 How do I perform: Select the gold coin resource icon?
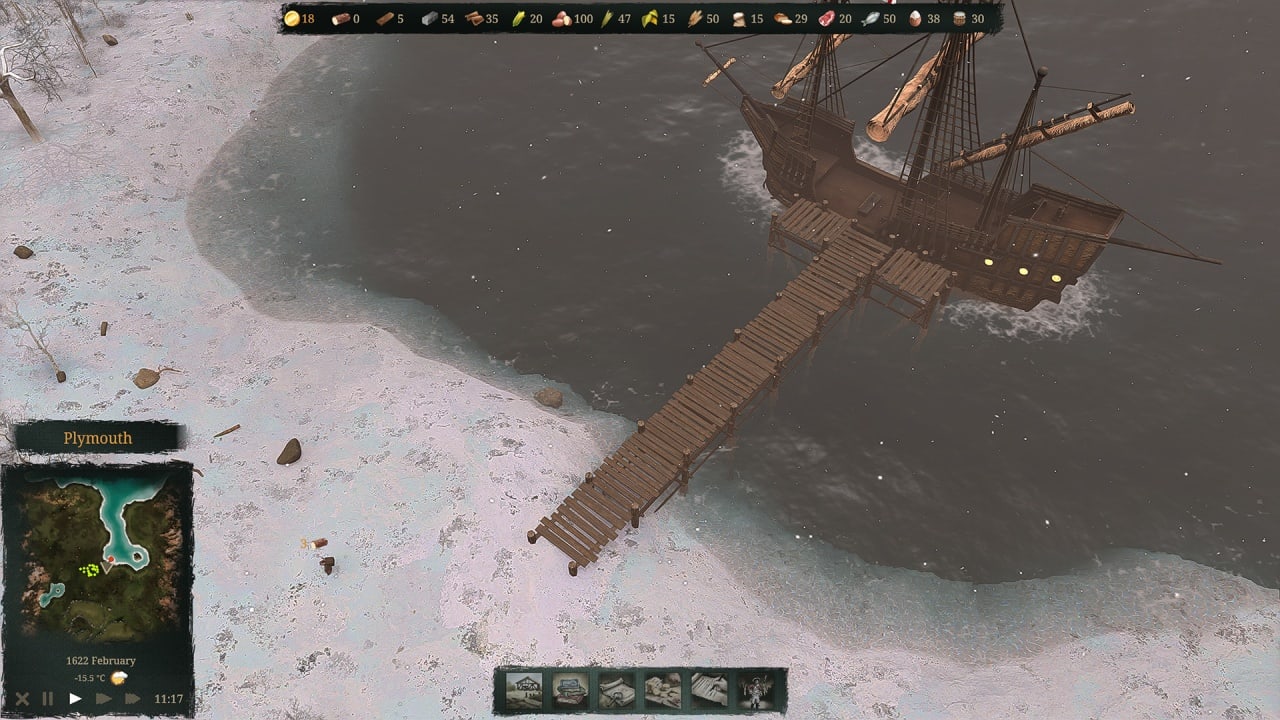point(291,19)
